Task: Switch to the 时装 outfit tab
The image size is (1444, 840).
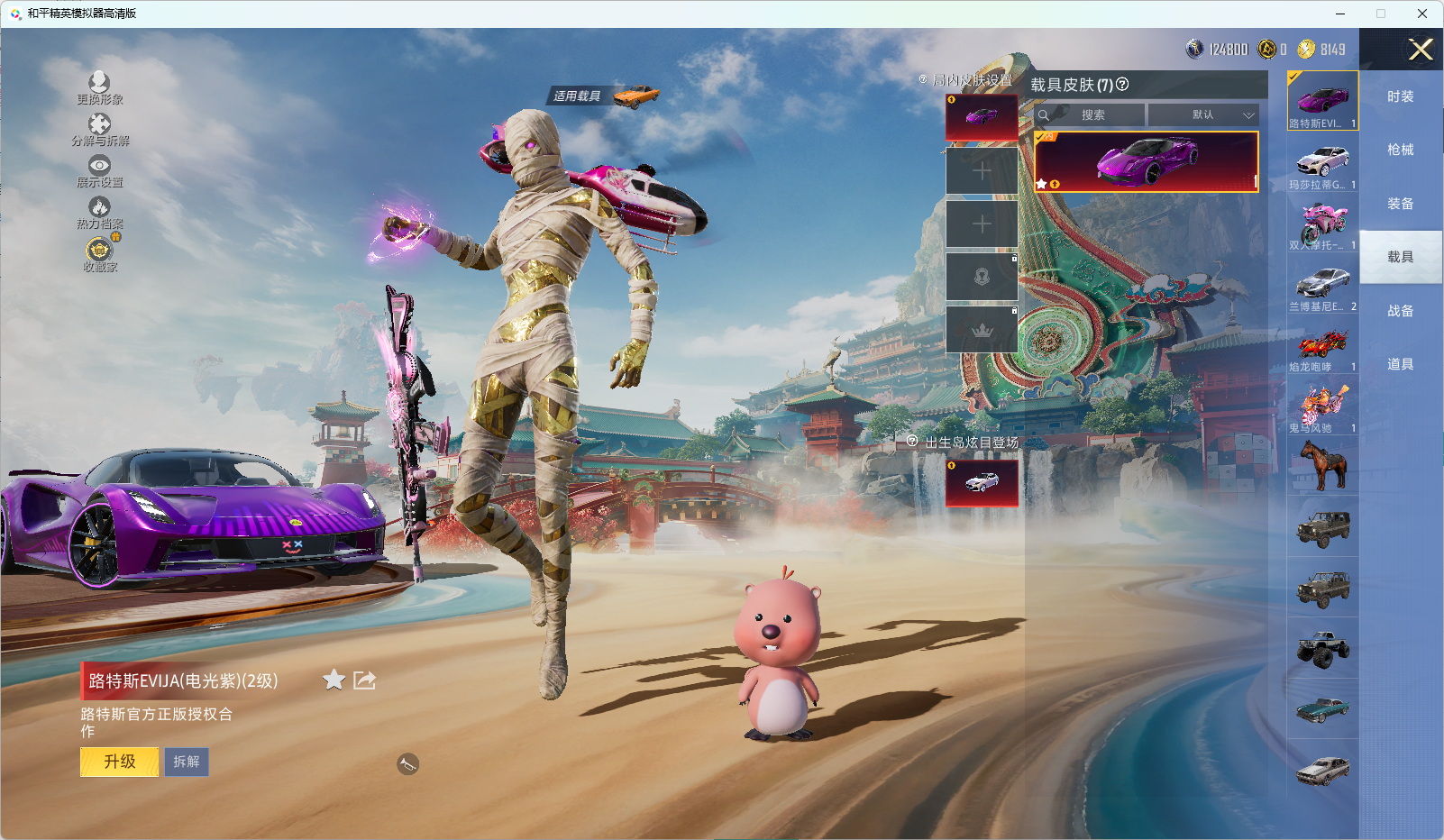Action: [x=1400, y=96]
